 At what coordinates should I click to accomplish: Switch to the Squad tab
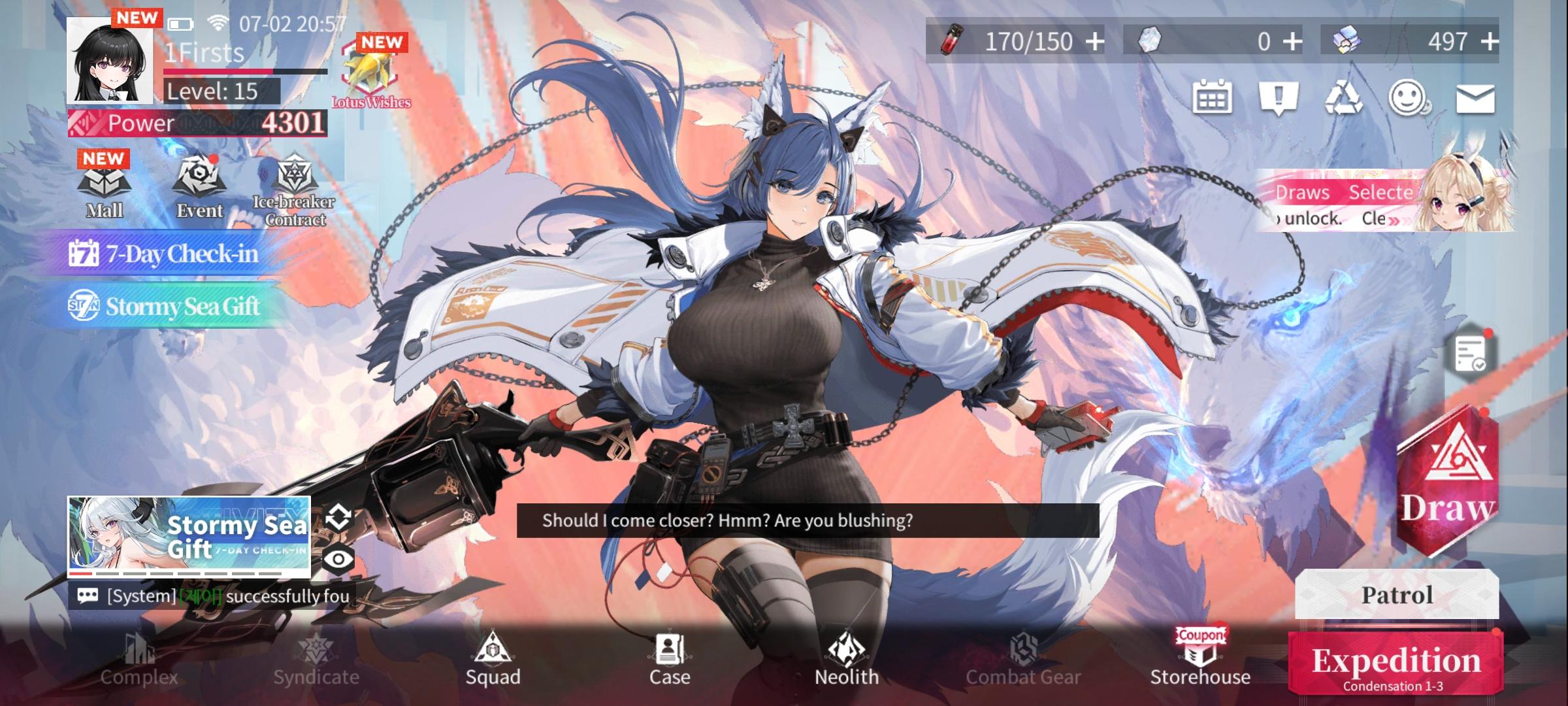click(x=495, y=660)
